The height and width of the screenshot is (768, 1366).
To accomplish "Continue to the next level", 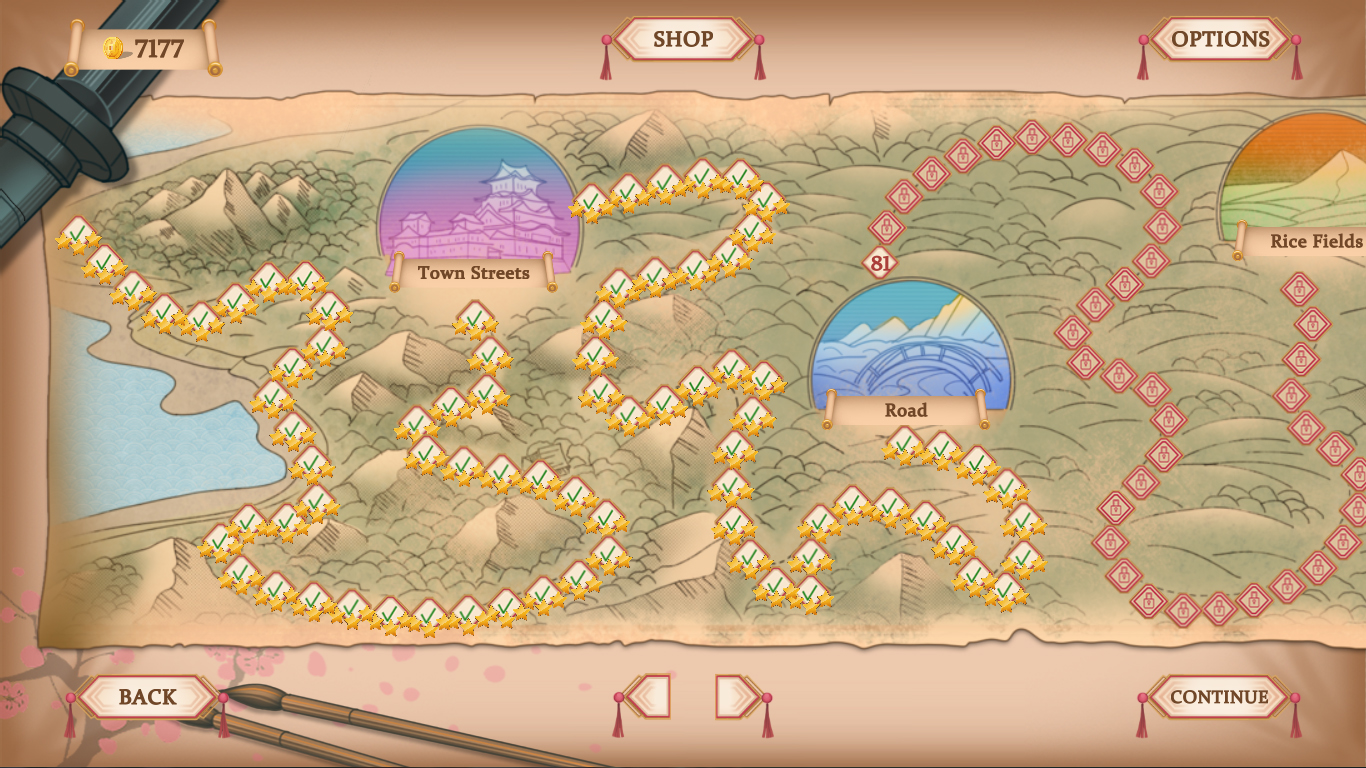I will point(1219,697).
